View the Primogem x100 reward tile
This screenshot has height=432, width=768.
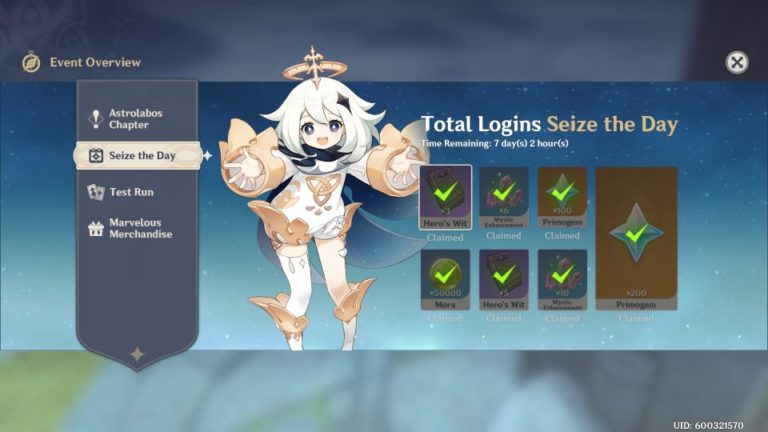click(562, 197)
